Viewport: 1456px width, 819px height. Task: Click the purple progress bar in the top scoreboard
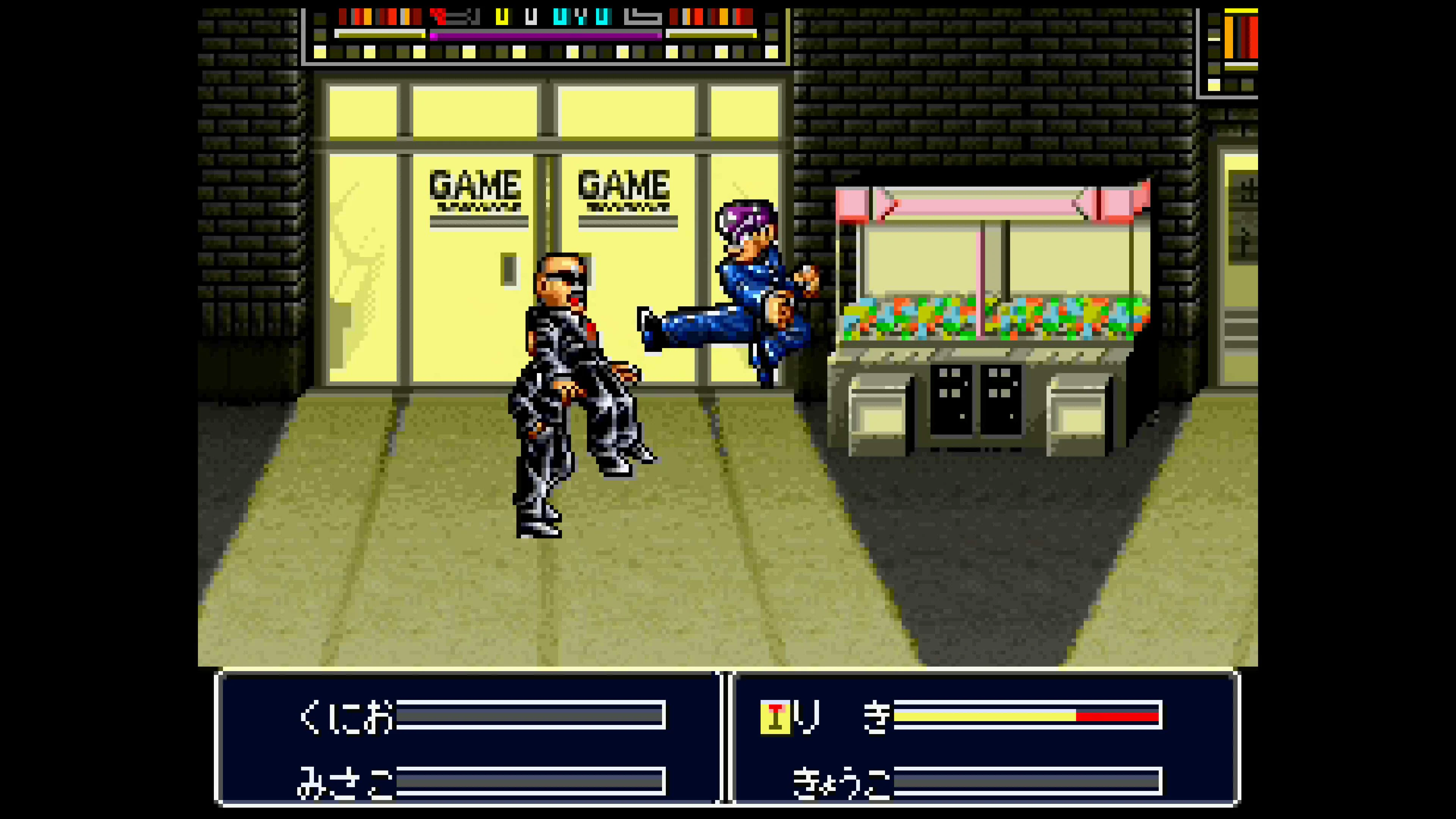[546, 36]
